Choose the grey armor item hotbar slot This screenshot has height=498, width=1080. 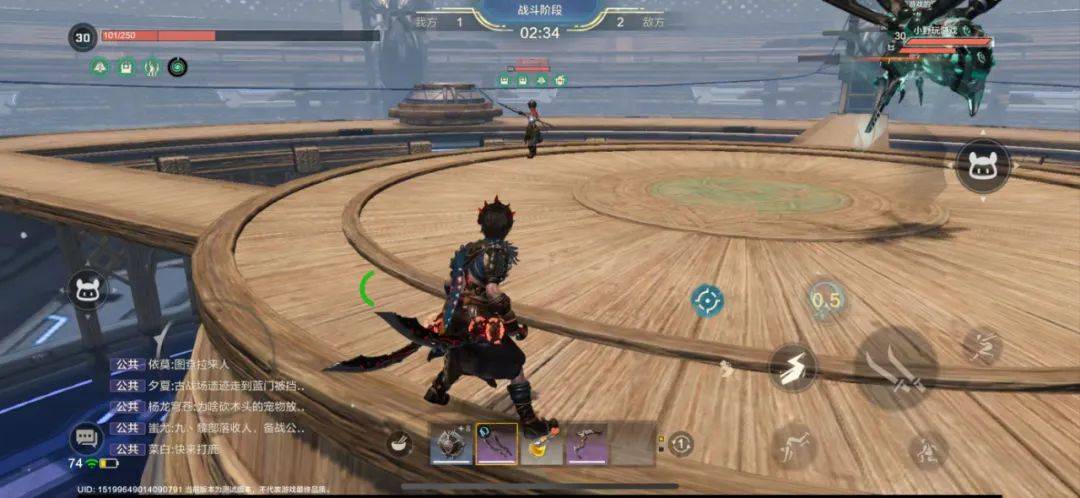click(x=451, y=443)
